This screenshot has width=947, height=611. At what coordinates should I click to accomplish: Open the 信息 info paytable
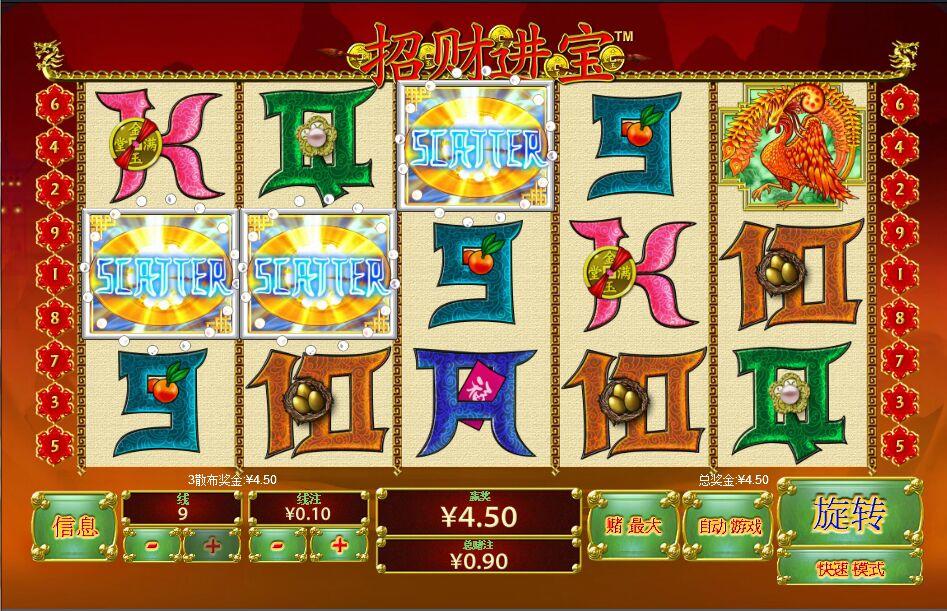click(x=73, y=526)
